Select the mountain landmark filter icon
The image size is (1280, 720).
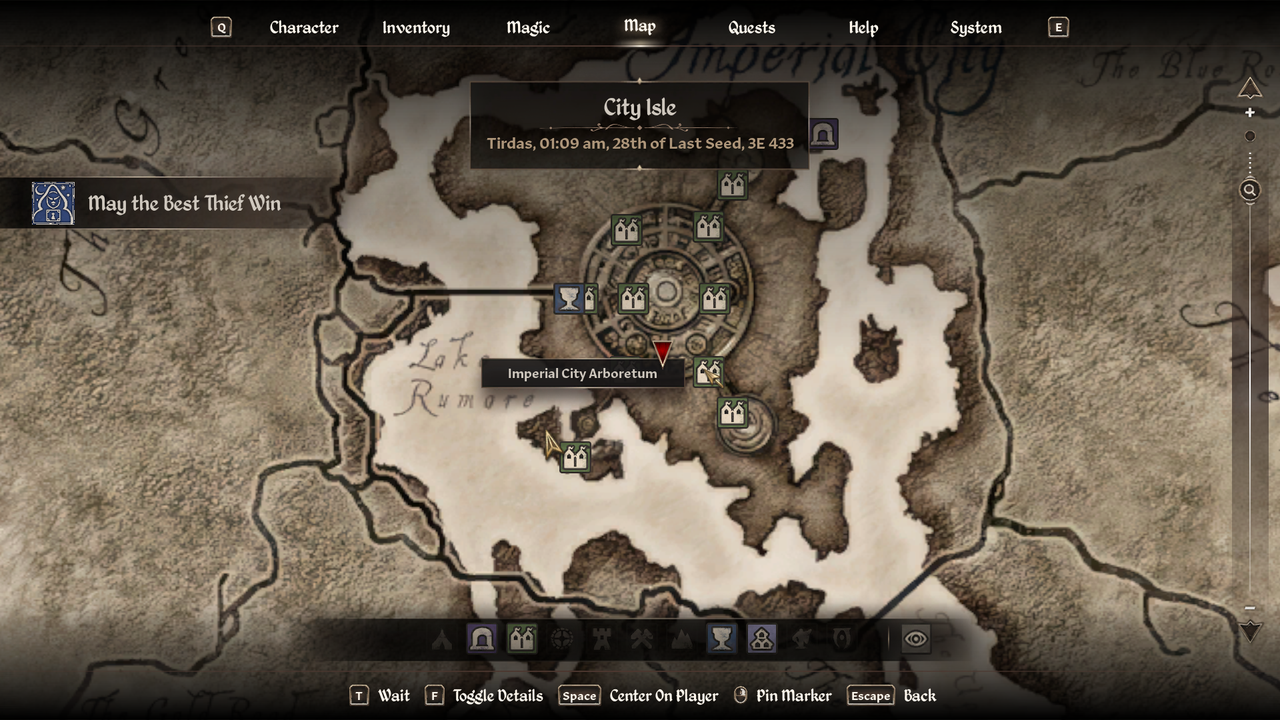[681, 640]
